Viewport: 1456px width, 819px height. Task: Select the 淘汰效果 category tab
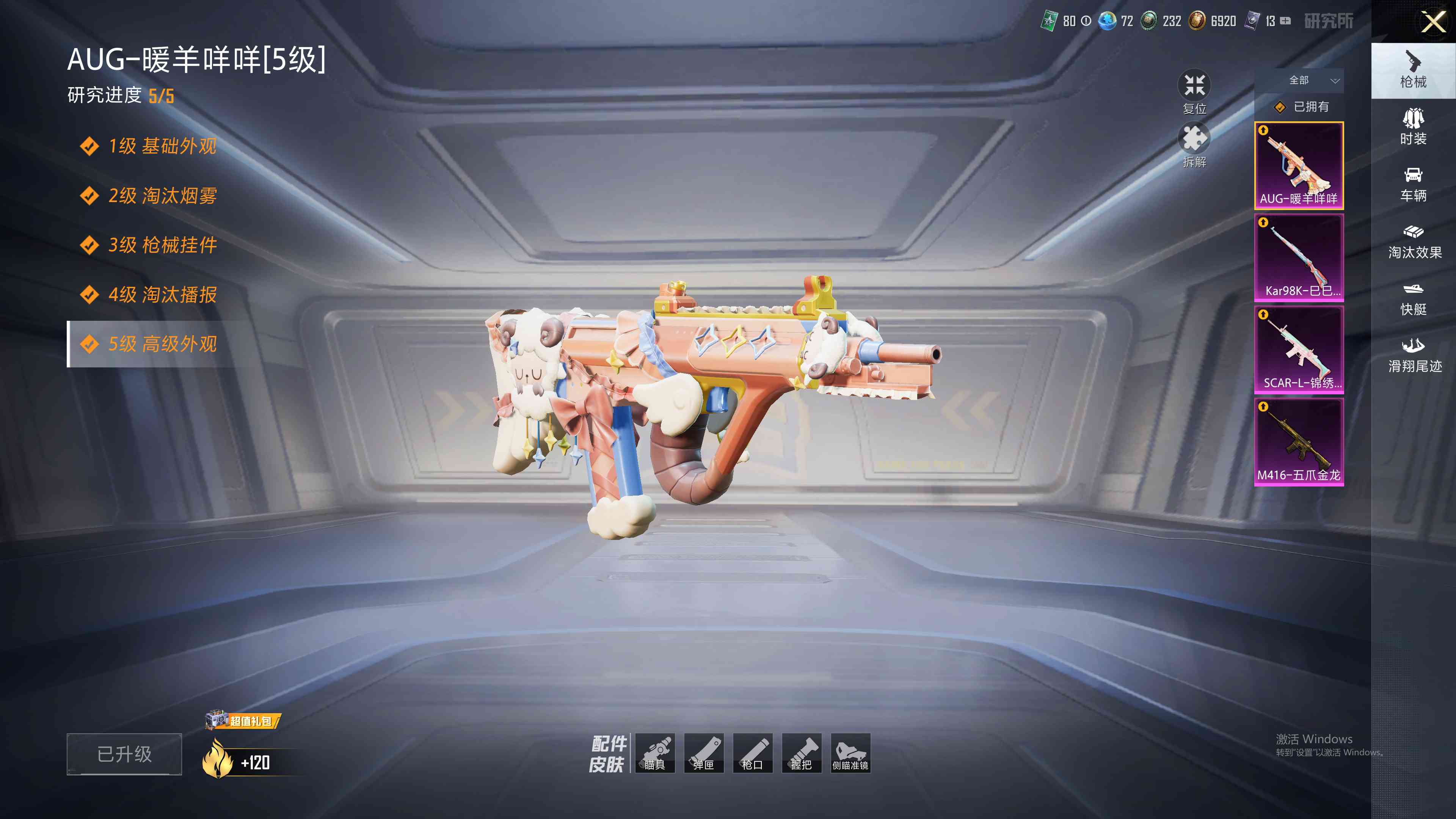coord(1414,242)
